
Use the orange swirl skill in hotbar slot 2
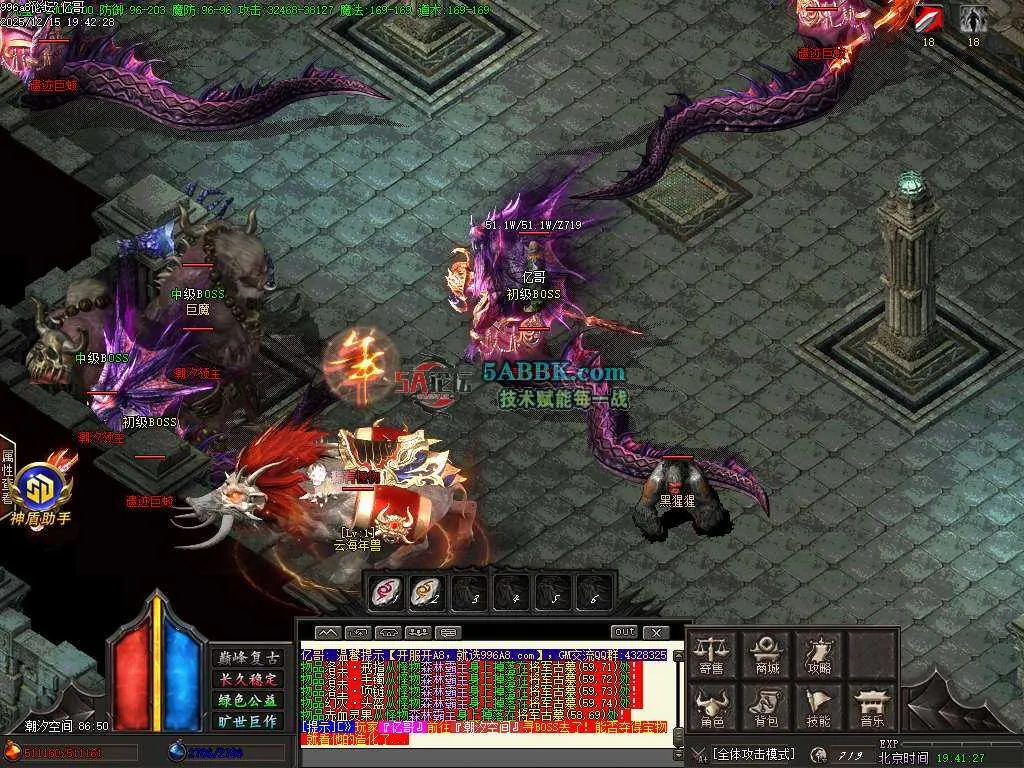pyautogui.click(x=425, y=592)
